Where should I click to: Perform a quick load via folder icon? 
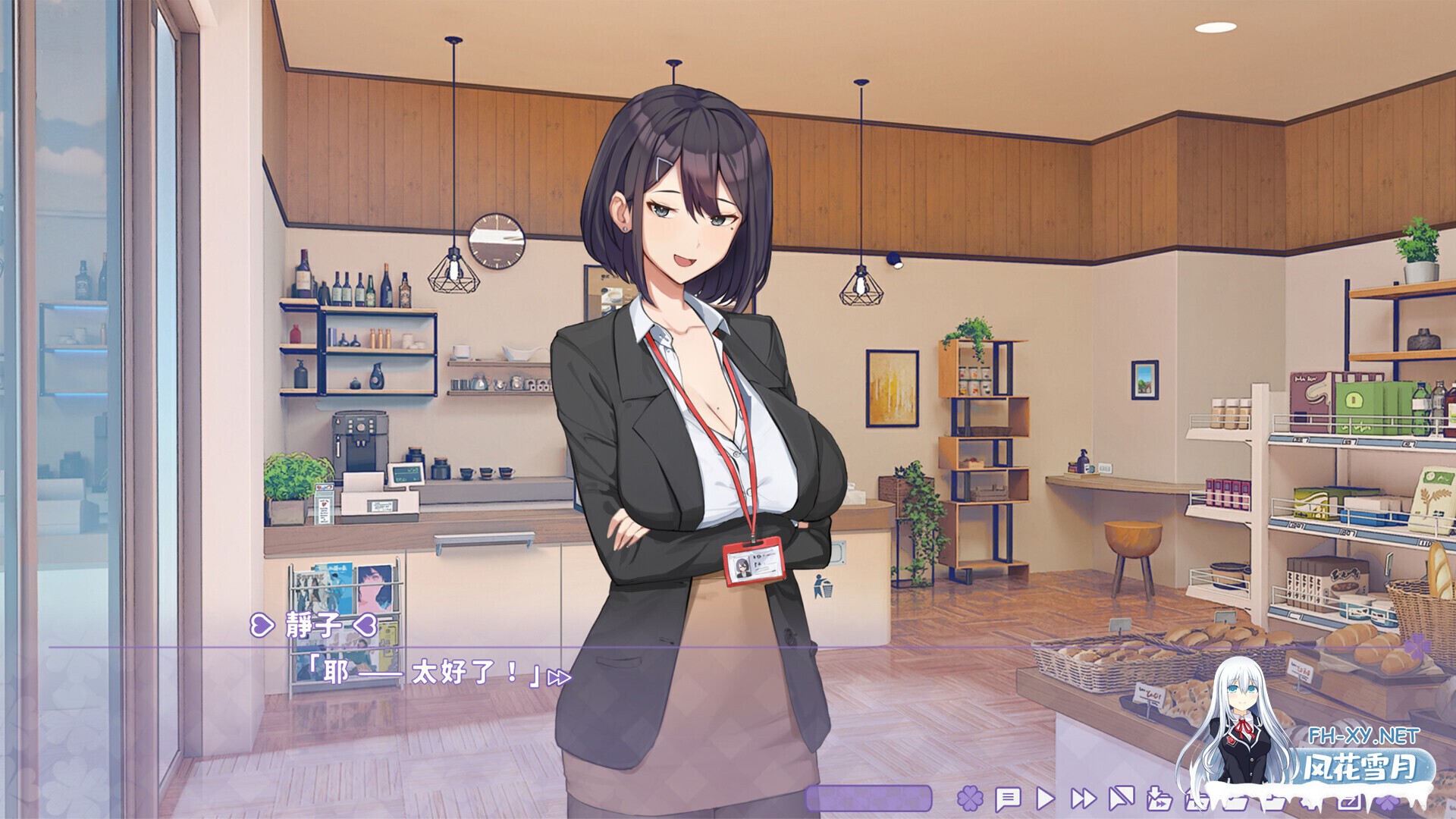(1197, 800)
